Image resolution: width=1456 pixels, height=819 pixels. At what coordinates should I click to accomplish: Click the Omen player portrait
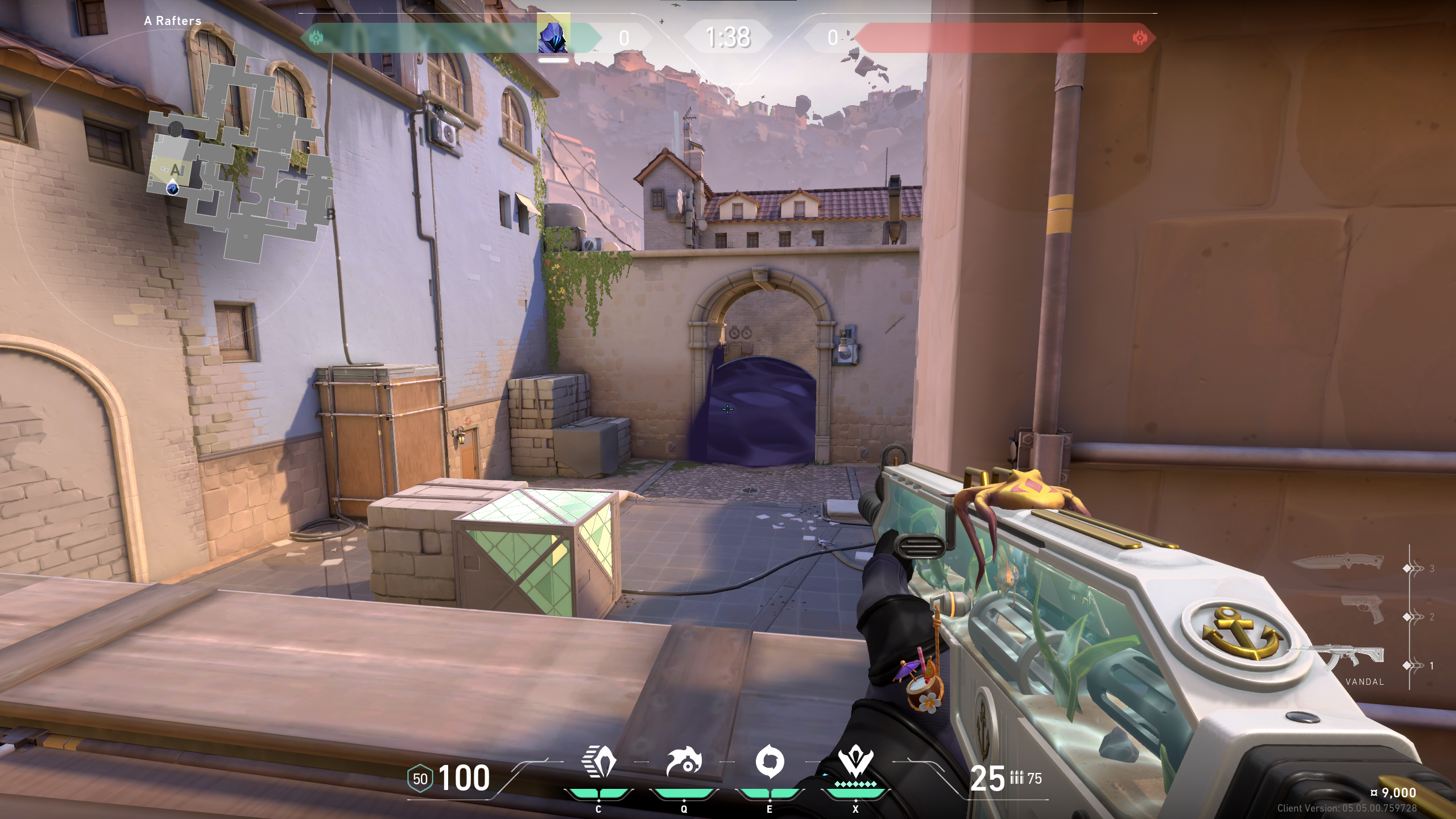[x=553, y=35]
